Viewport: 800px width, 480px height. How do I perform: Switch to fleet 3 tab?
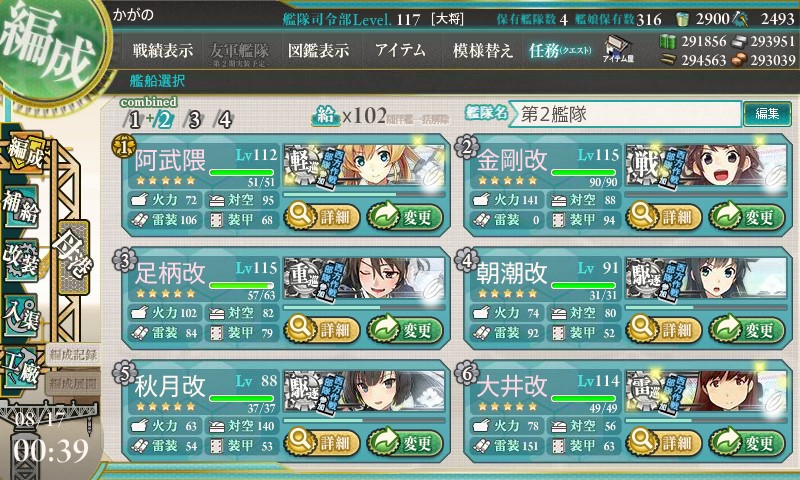click(194, 120)
